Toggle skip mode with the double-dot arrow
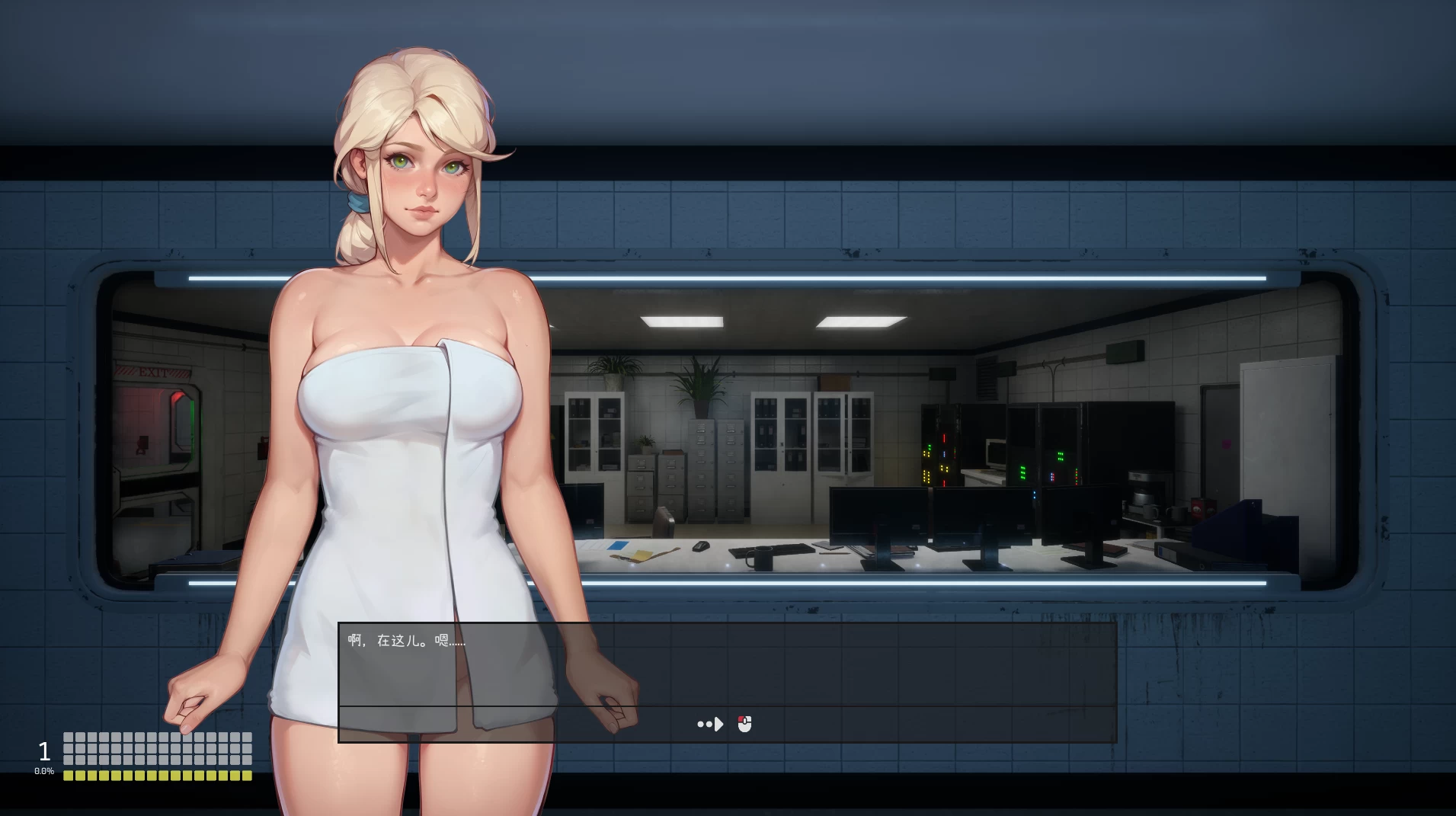Screen dimensions: 1456x816 coord(709,724)
